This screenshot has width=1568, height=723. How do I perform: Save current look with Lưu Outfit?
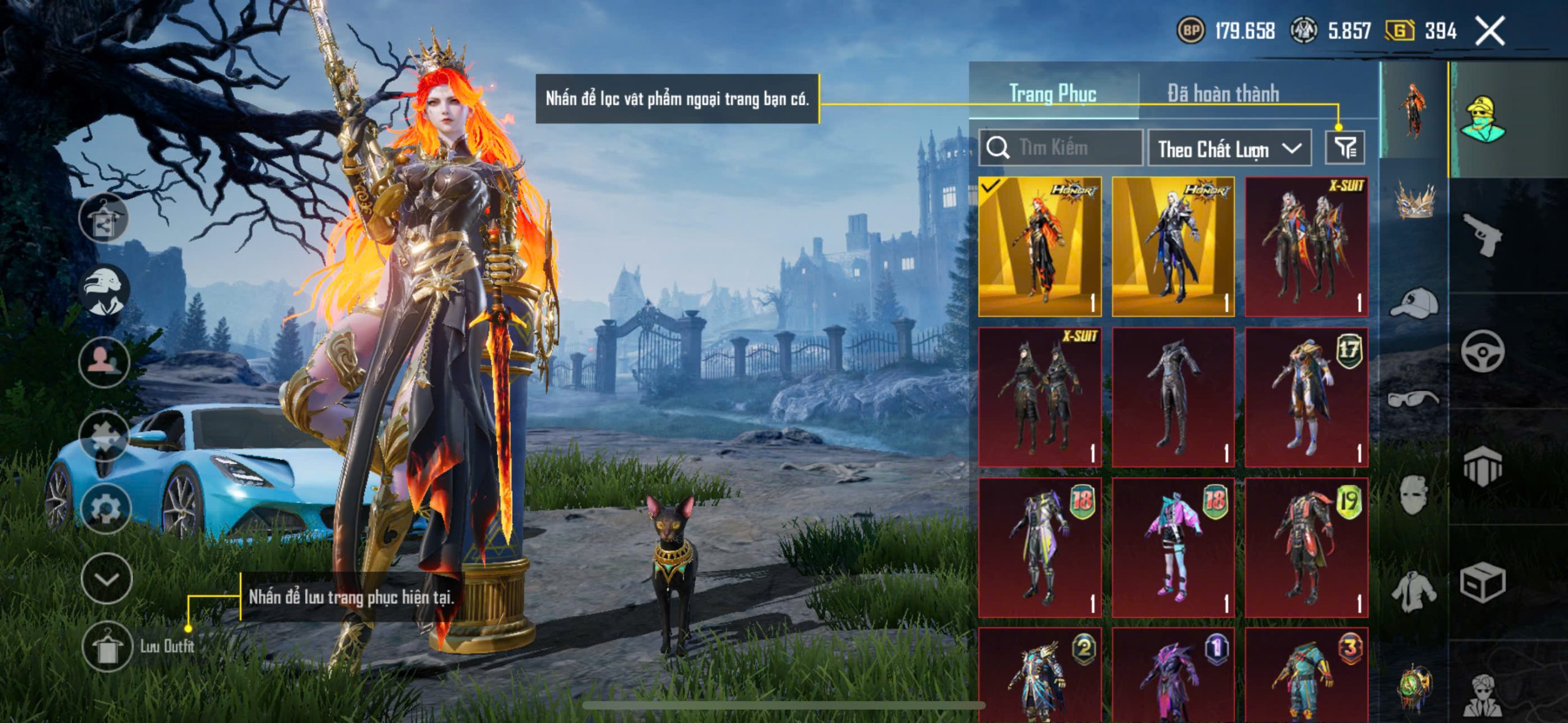click(x=108, y=646)
